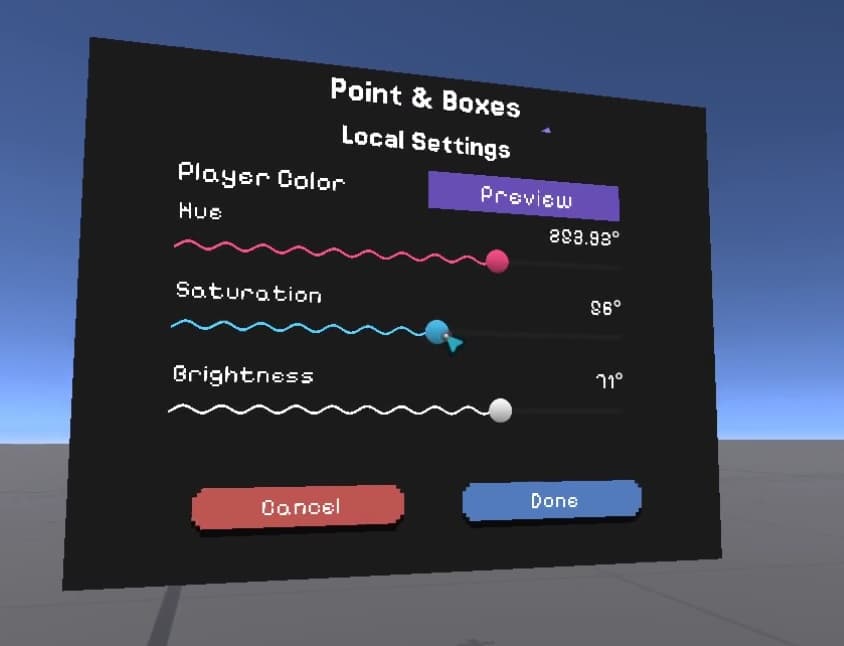Click the purple Preview button

[x=524, y=196]
